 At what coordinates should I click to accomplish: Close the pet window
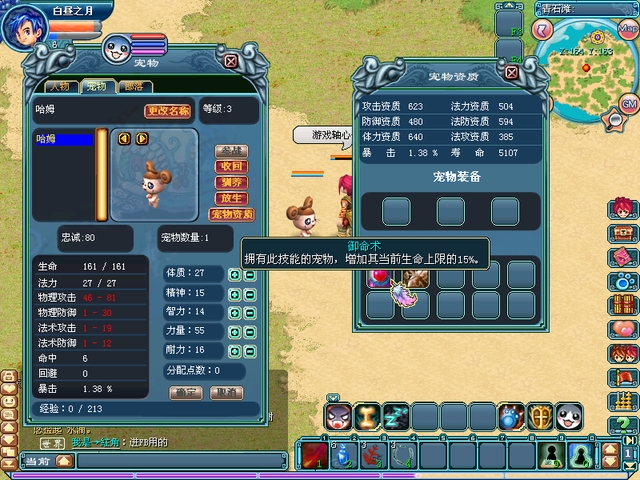pyautogui.click(x=232, y=60)
